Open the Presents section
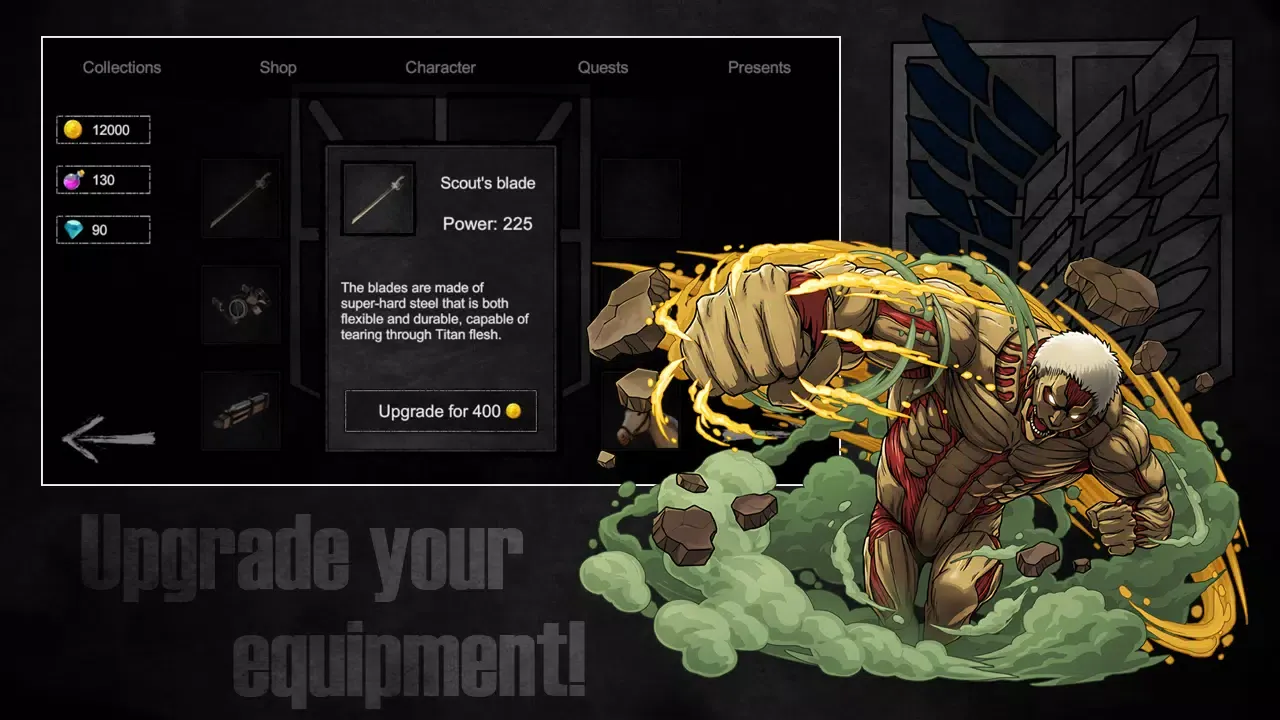 759,67
